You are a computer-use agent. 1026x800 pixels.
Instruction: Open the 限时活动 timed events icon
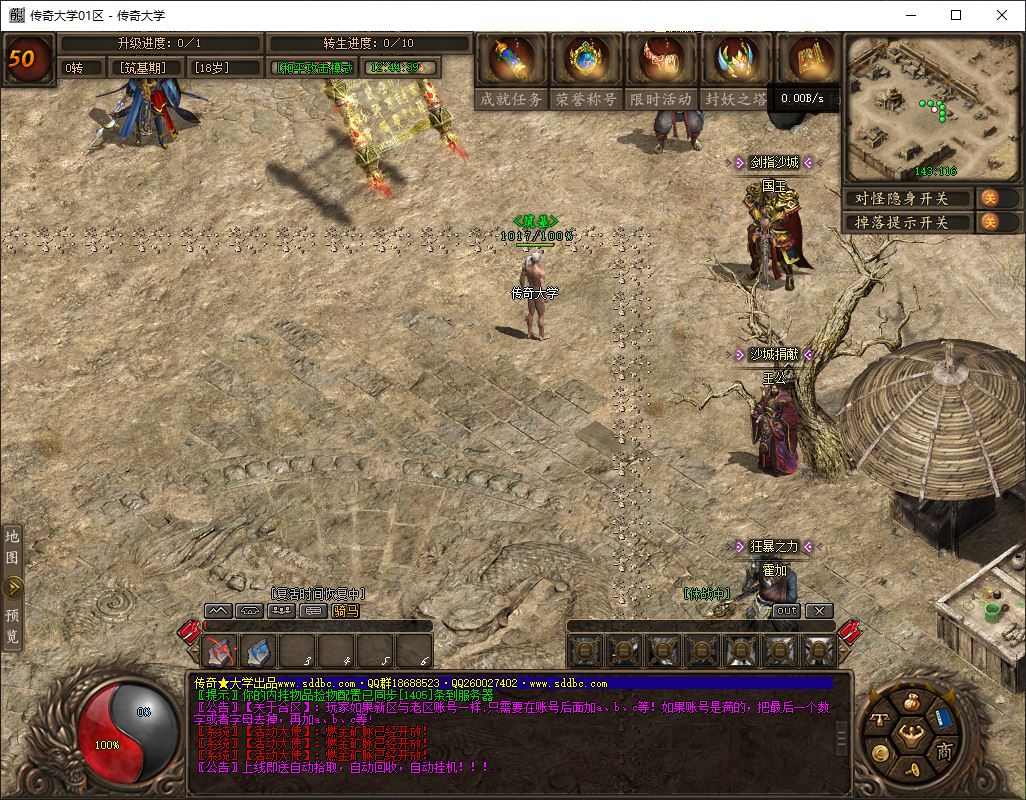(x=661, y=61)
